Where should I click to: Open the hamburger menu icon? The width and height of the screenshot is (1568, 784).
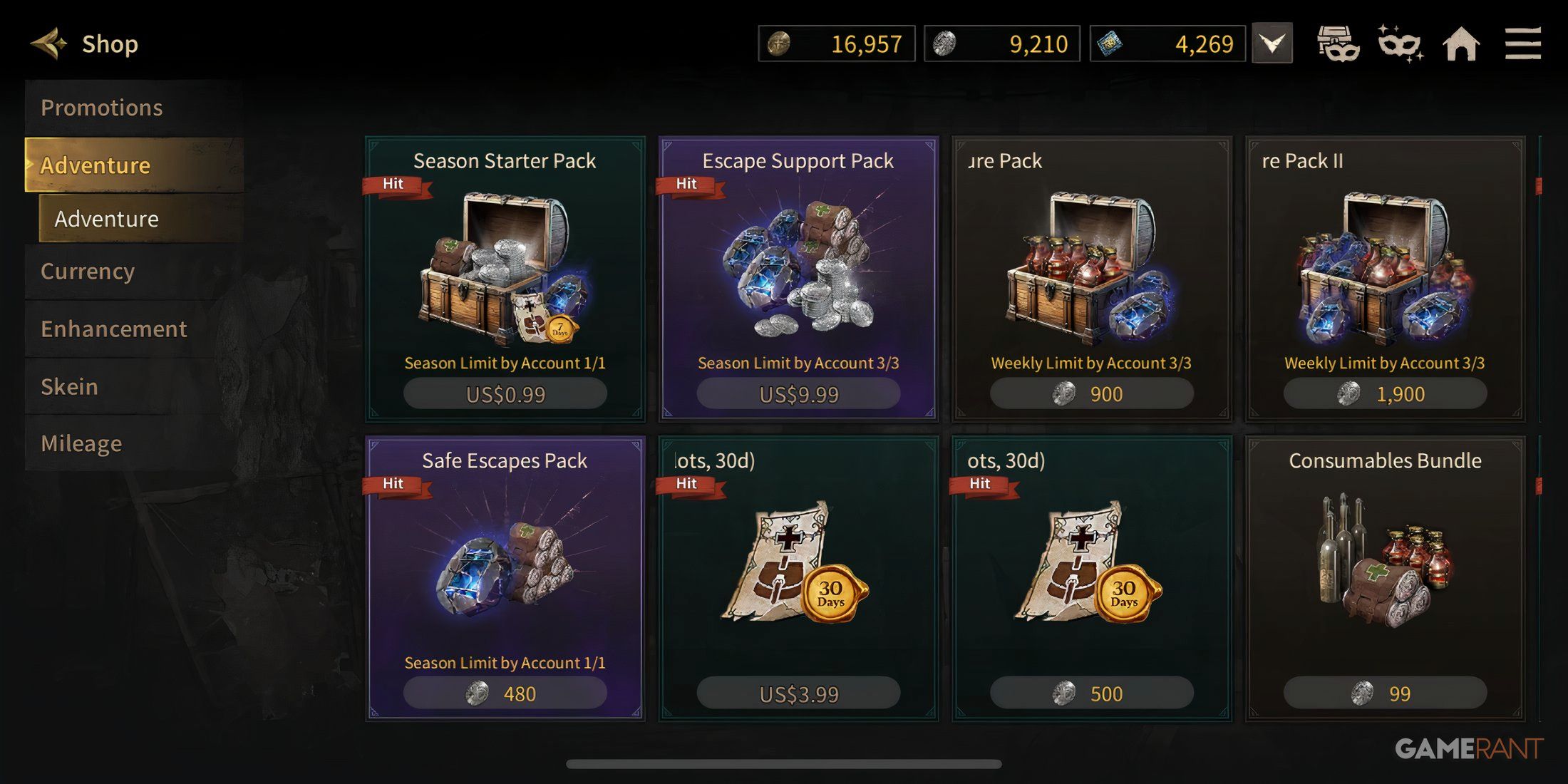pyautogui.click(x=1524, y=44)
